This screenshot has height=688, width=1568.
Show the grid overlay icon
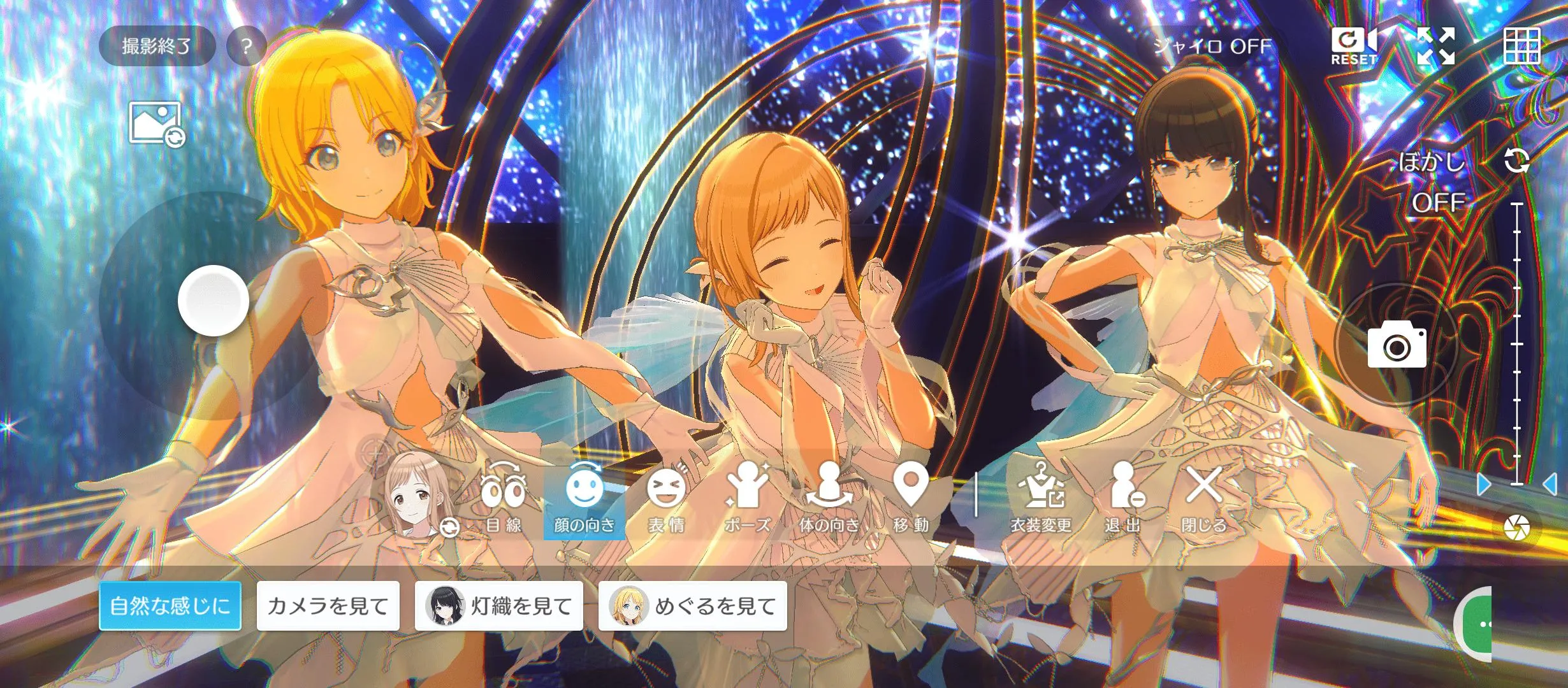pyautogui.click(x=1521, y=47)
